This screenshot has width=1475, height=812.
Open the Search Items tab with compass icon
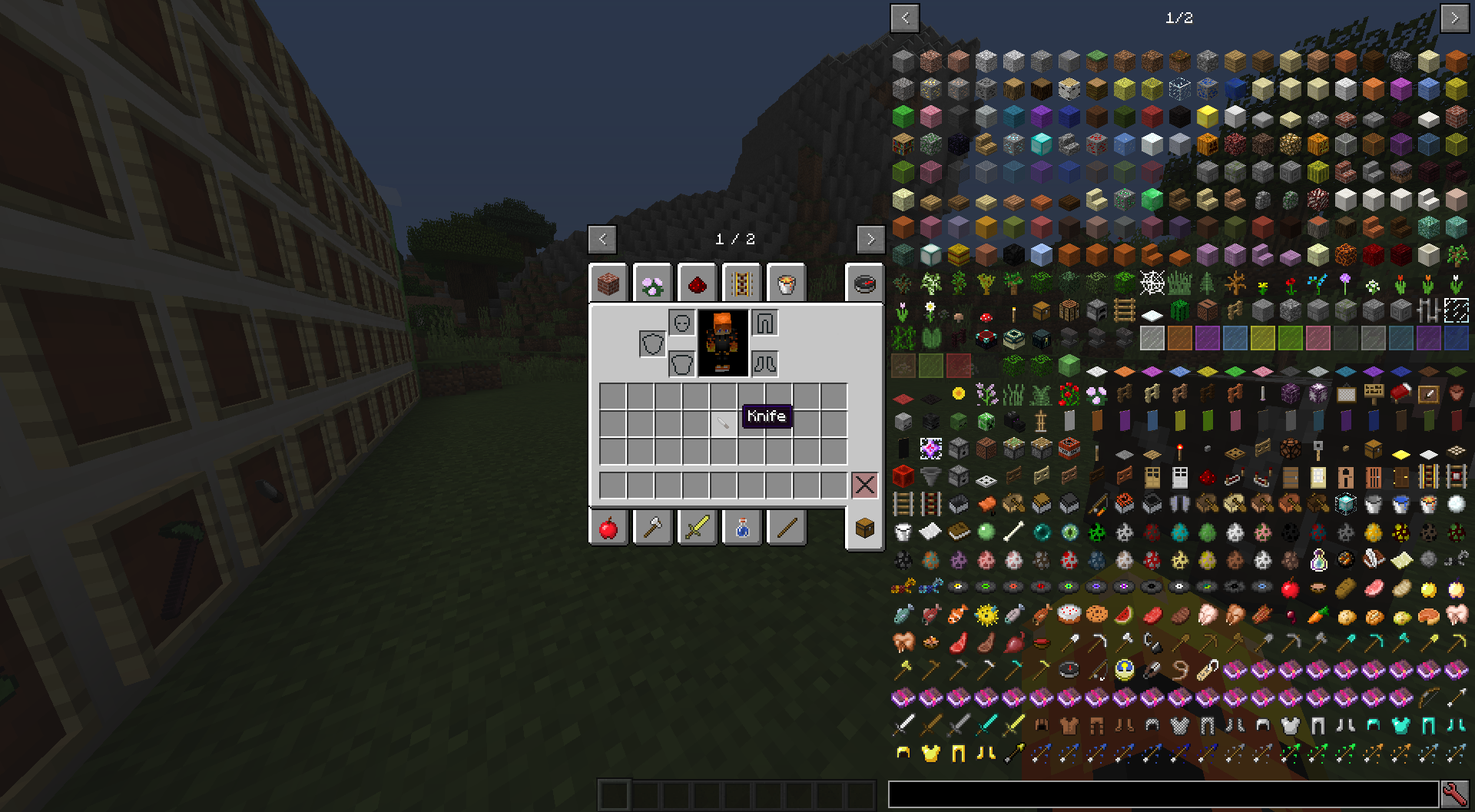(x=864, y=283)
